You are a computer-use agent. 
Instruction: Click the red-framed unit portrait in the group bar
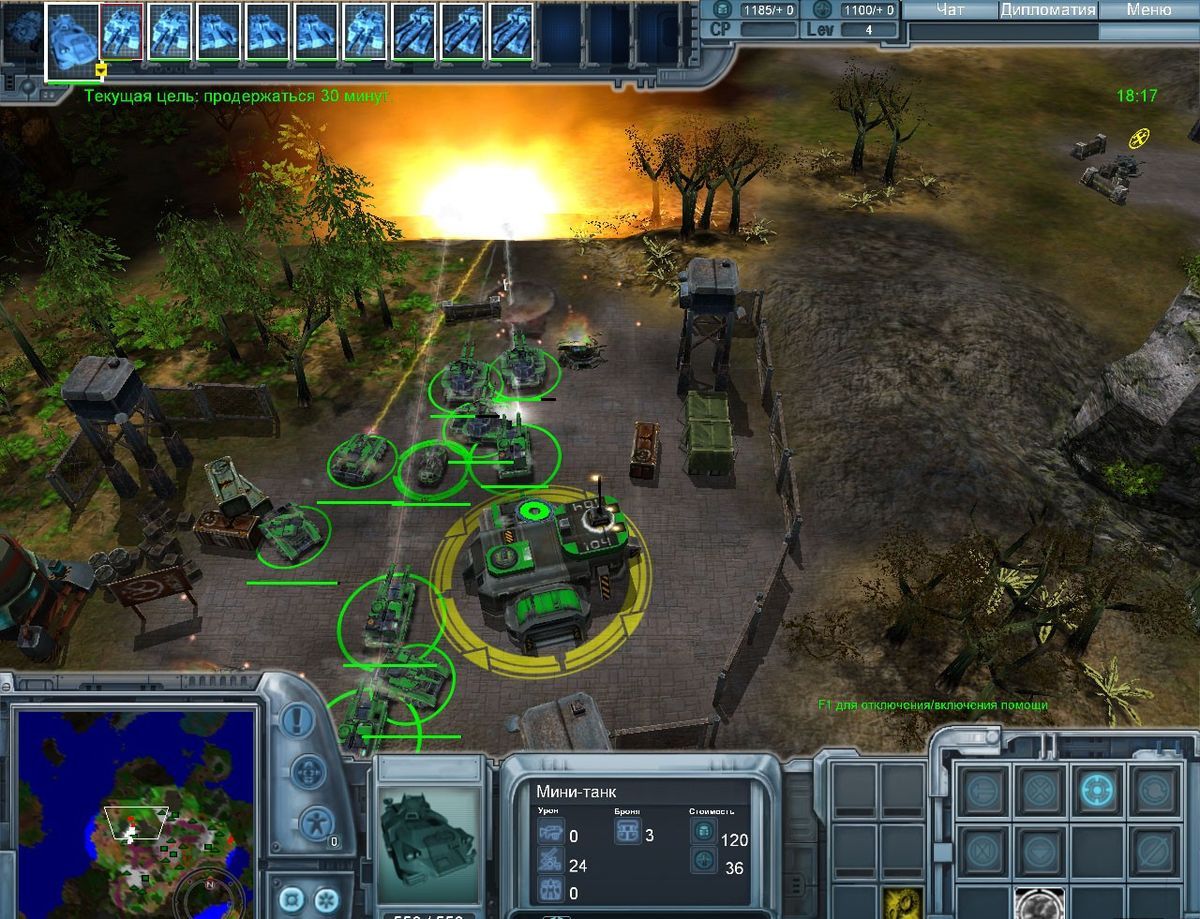(x=122, y=32)
